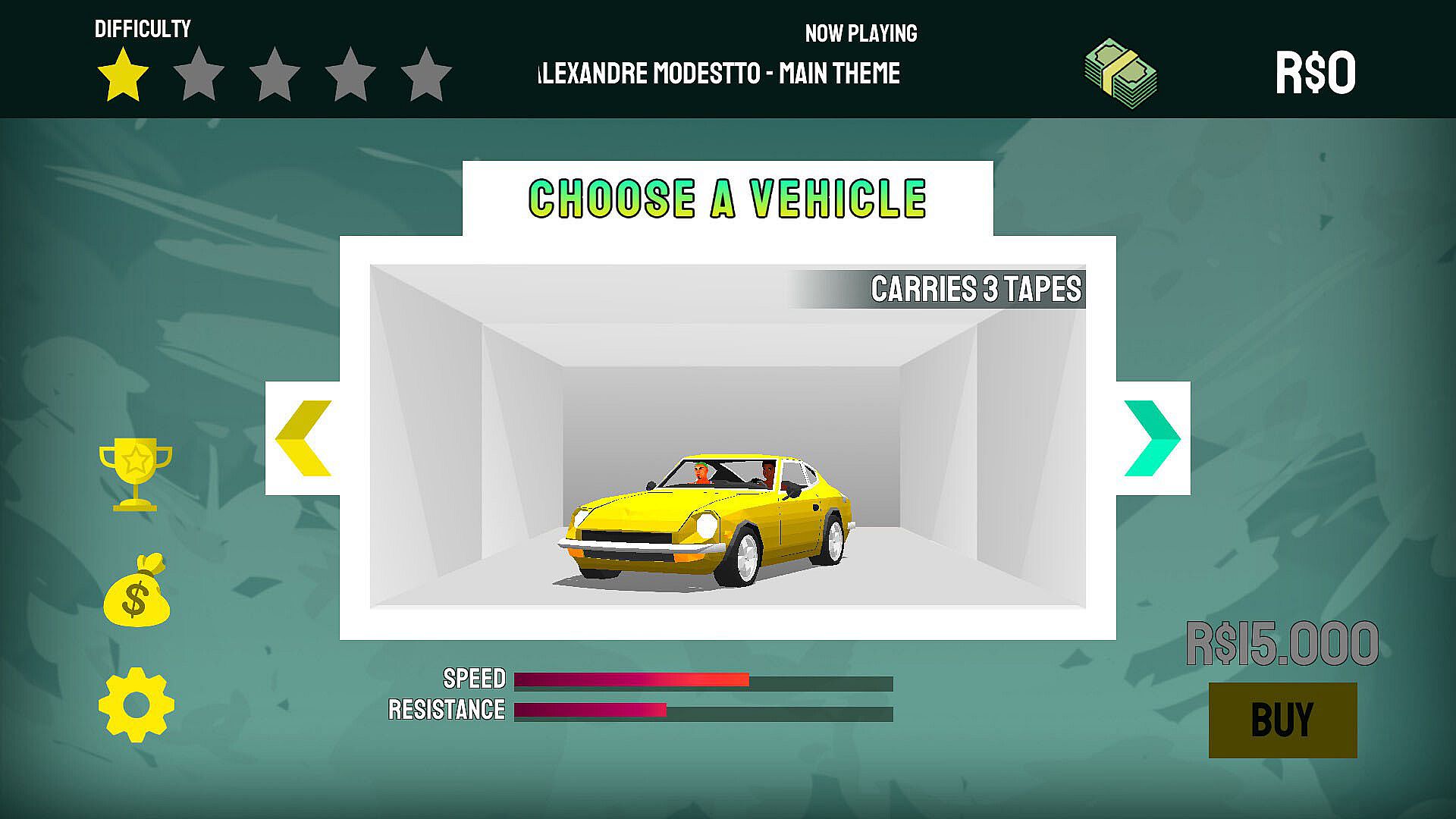This screenshot has width=1456, height=819.
Task: Set difficulty to the third star
Action: point(275,75)
